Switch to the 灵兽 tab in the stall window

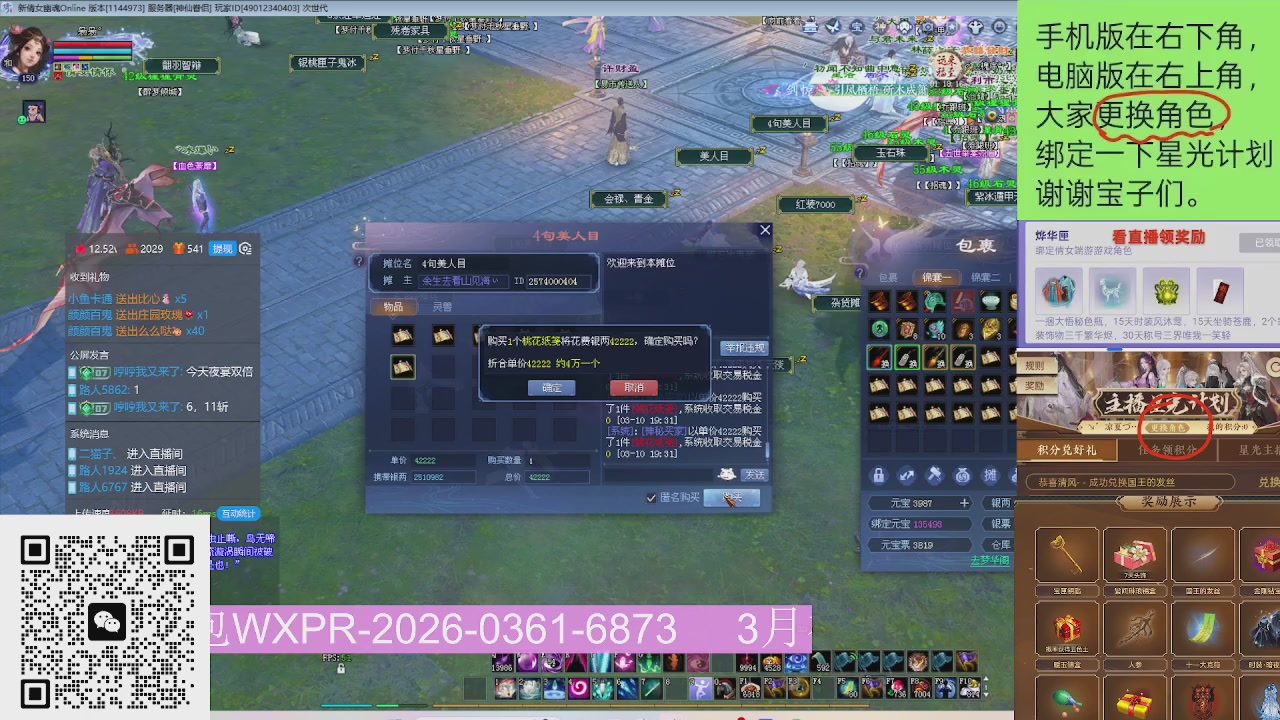[x=442, y=307]
